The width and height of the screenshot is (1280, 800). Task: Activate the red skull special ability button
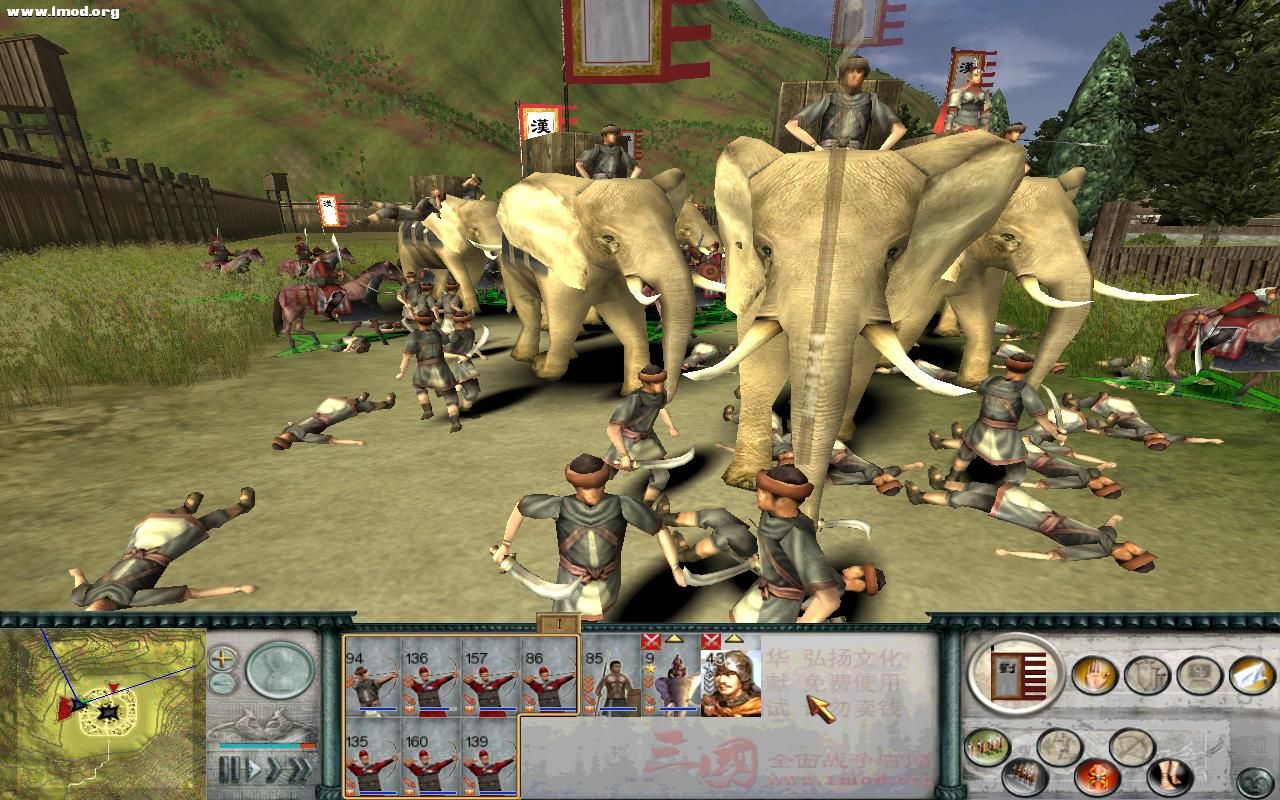click(x=1096, y=776)
